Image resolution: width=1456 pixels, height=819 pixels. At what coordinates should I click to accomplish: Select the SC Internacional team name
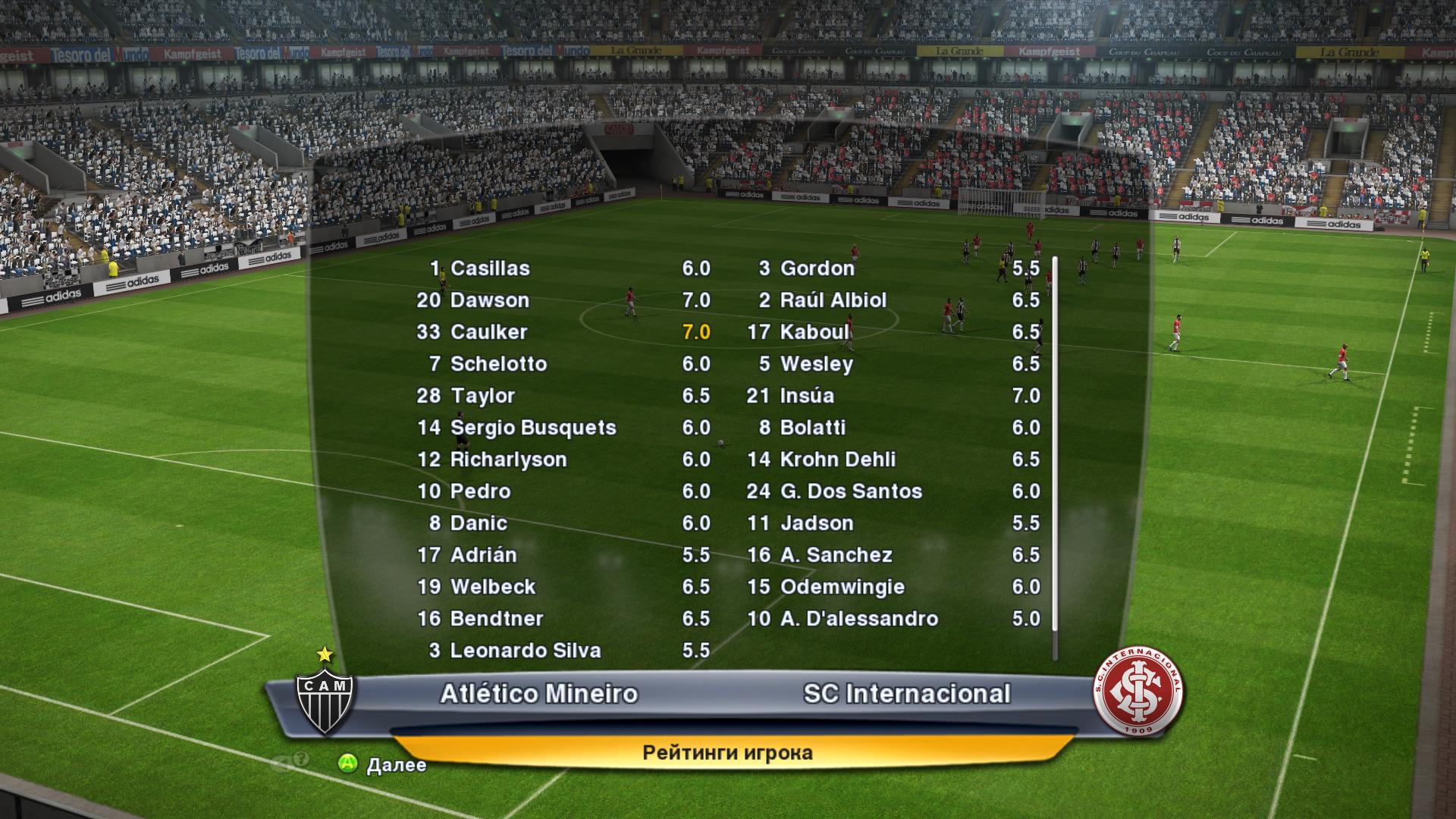(x=907, y=694)
